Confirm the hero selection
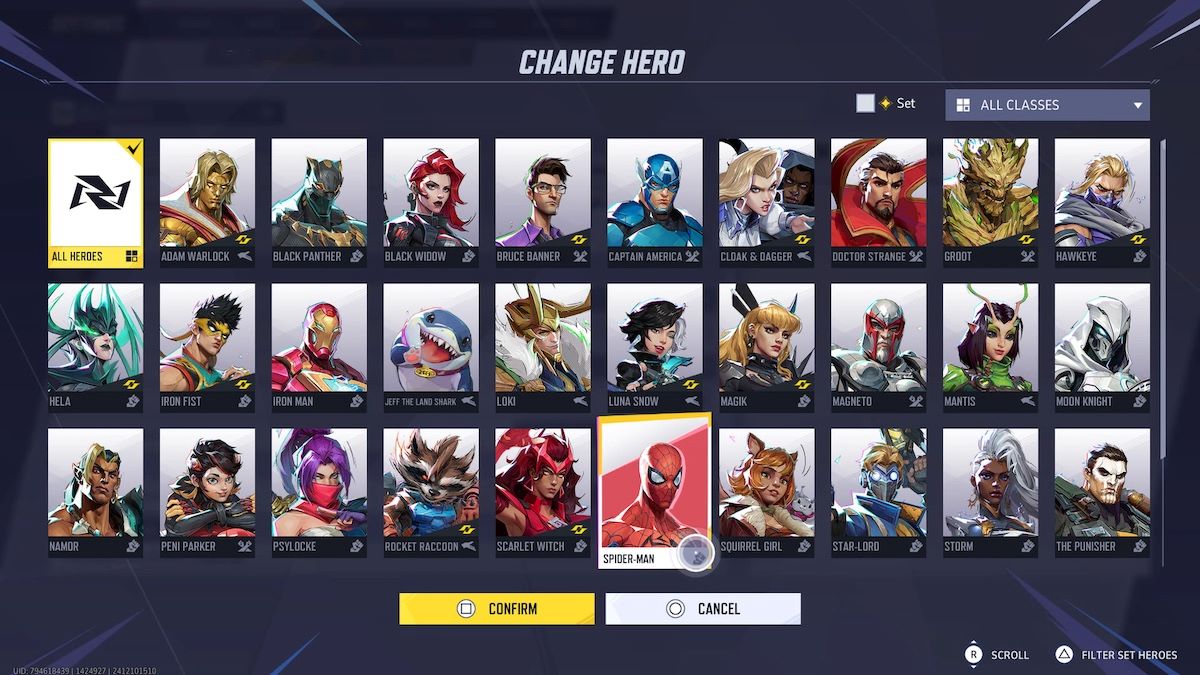The height and width of the screenshot is (675, 1200). [x=496, y=608]
